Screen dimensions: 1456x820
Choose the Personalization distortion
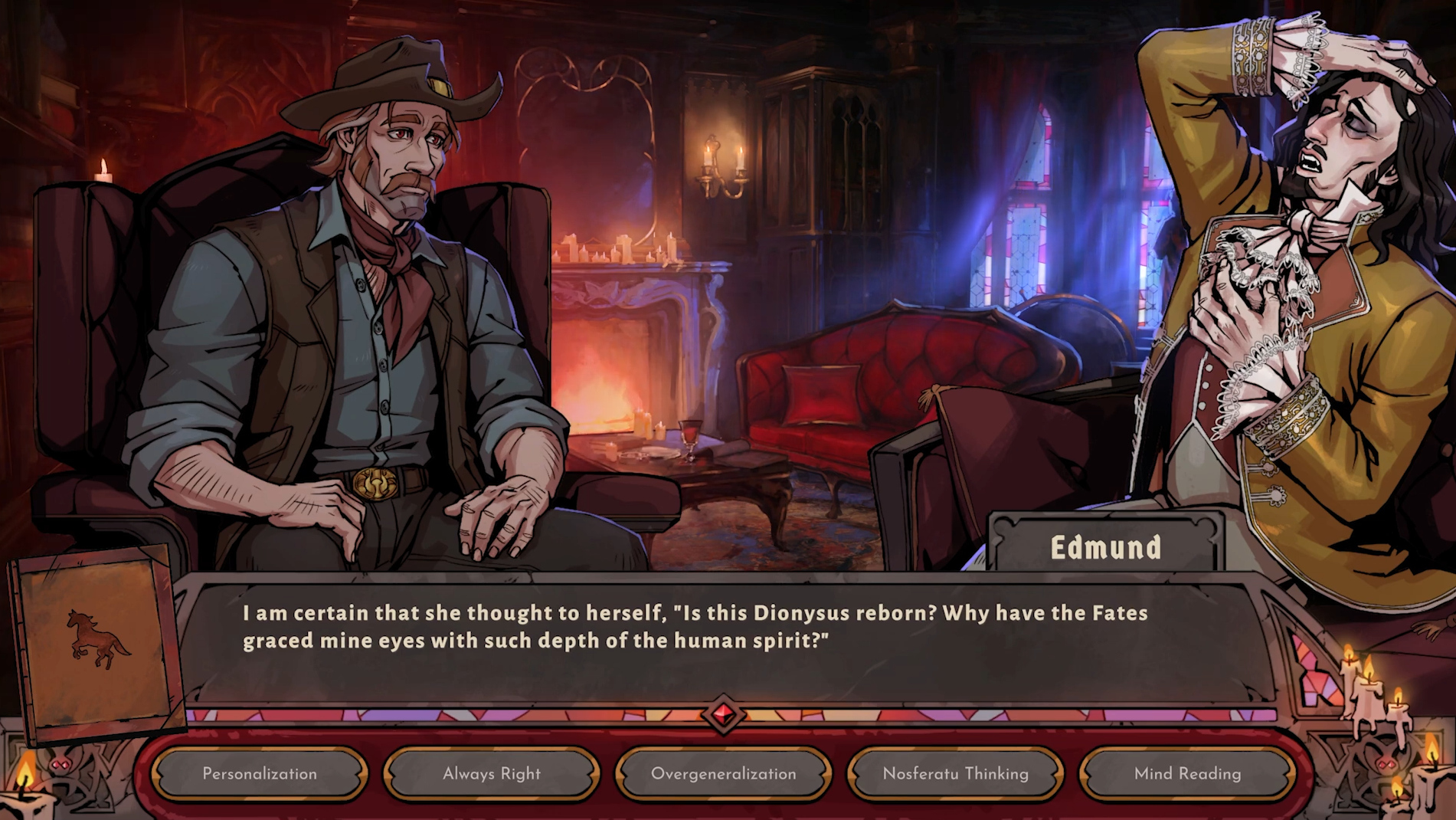tap(260, 774)
